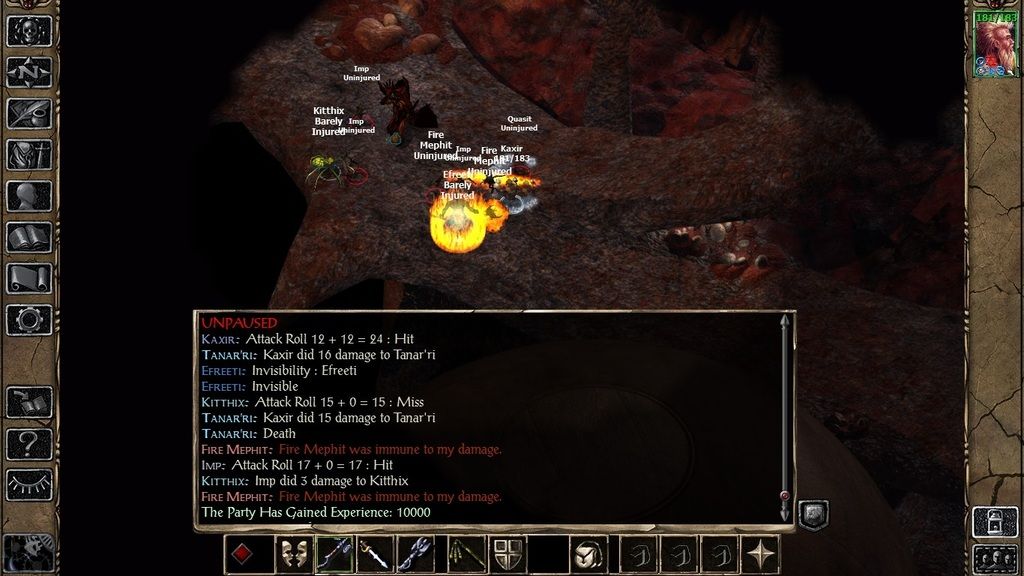Toggle party AI with the padlock button
The height and width of the screenshot is (576, 1024).
pos(995,522)
